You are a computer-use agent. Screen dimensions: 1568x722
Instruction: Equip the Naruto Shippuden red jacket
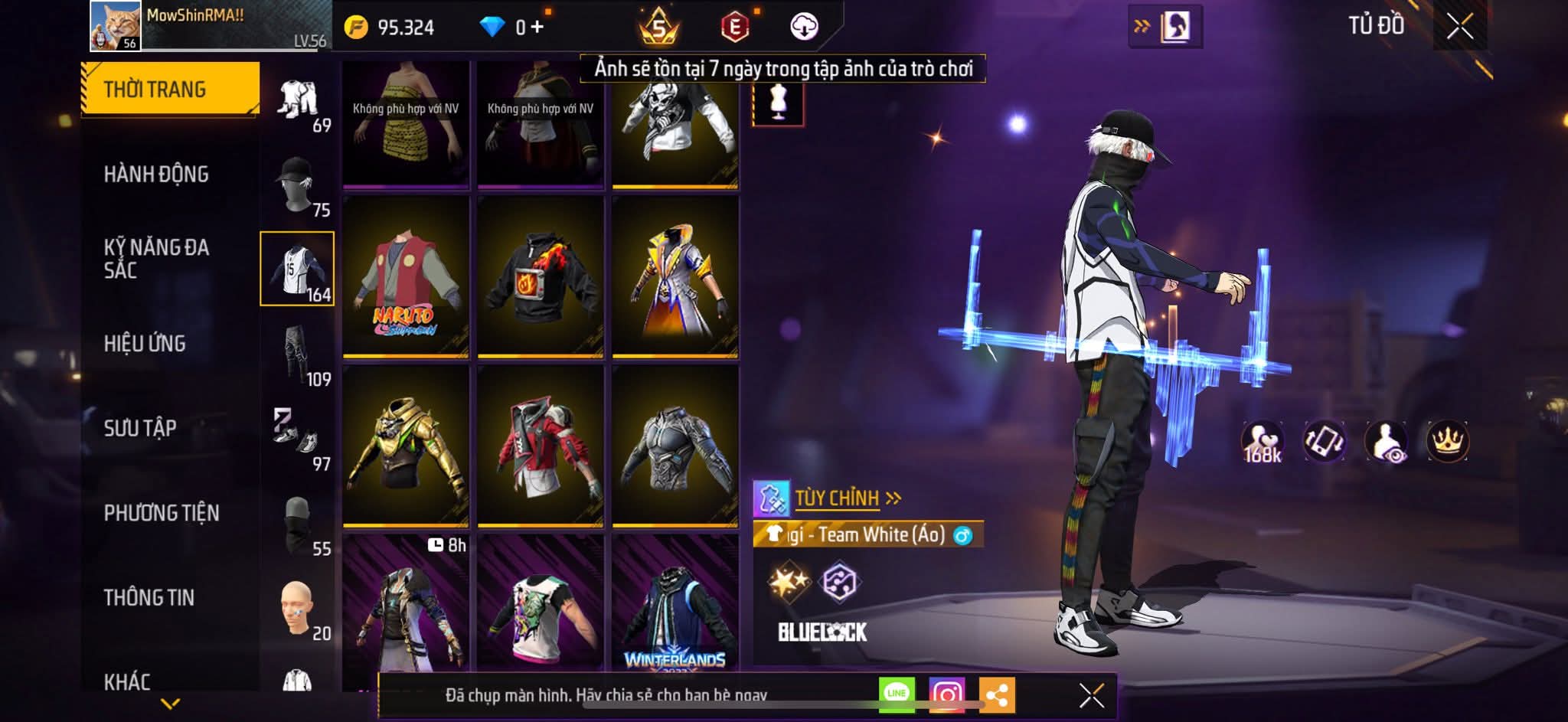(x=405, y=276)
